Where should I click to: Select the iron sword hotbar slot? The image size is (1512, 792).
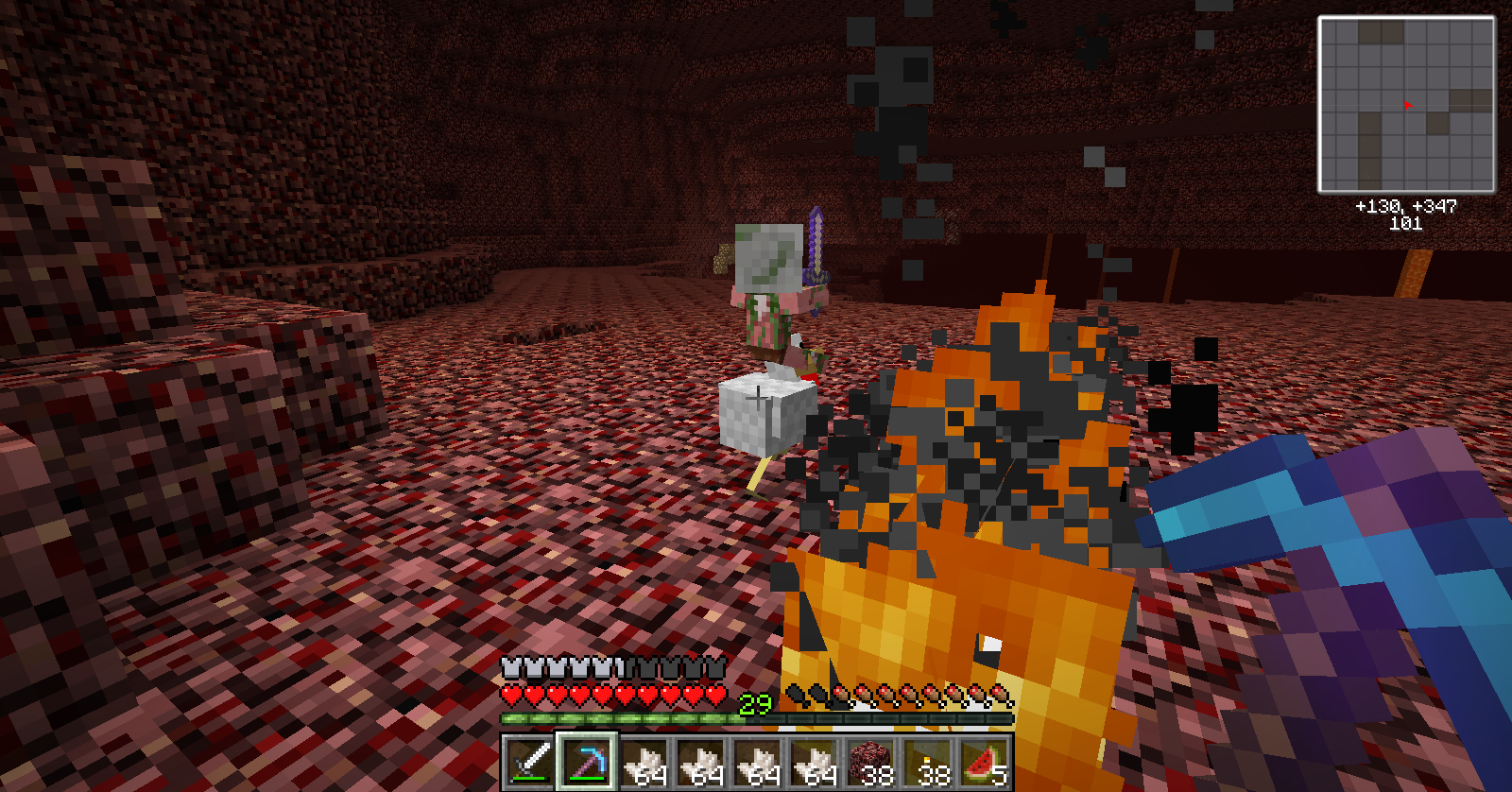529,762
